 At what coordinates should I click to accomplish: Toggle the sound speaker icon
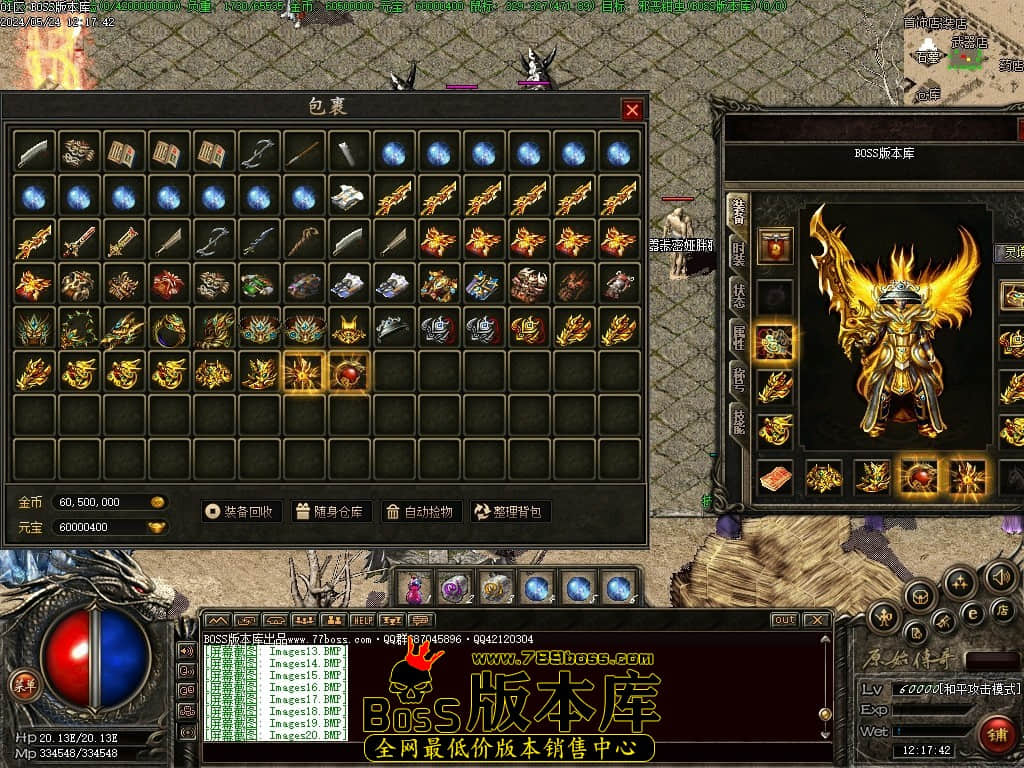(1000, 576)
